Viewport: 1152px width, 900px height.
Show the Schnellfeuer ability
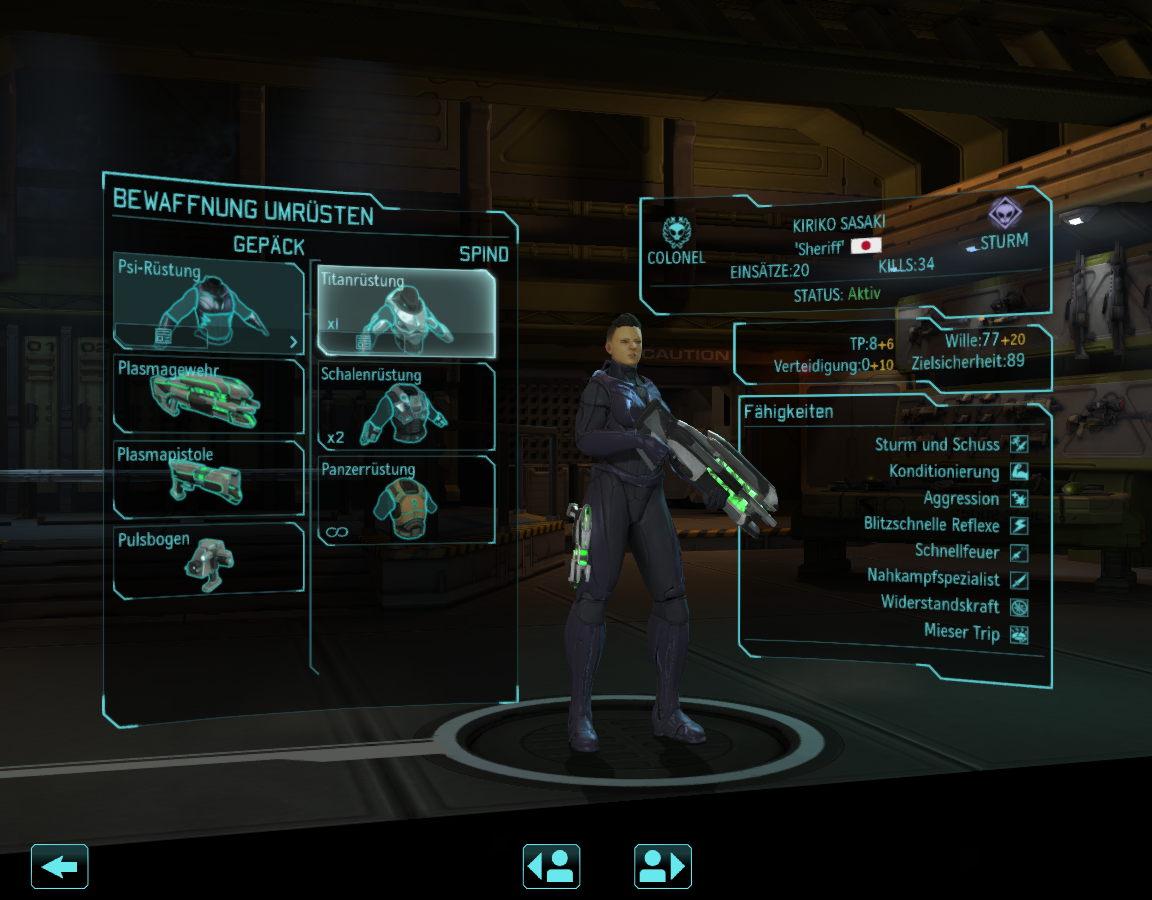pyautogui.click(x=1018, y=552)
